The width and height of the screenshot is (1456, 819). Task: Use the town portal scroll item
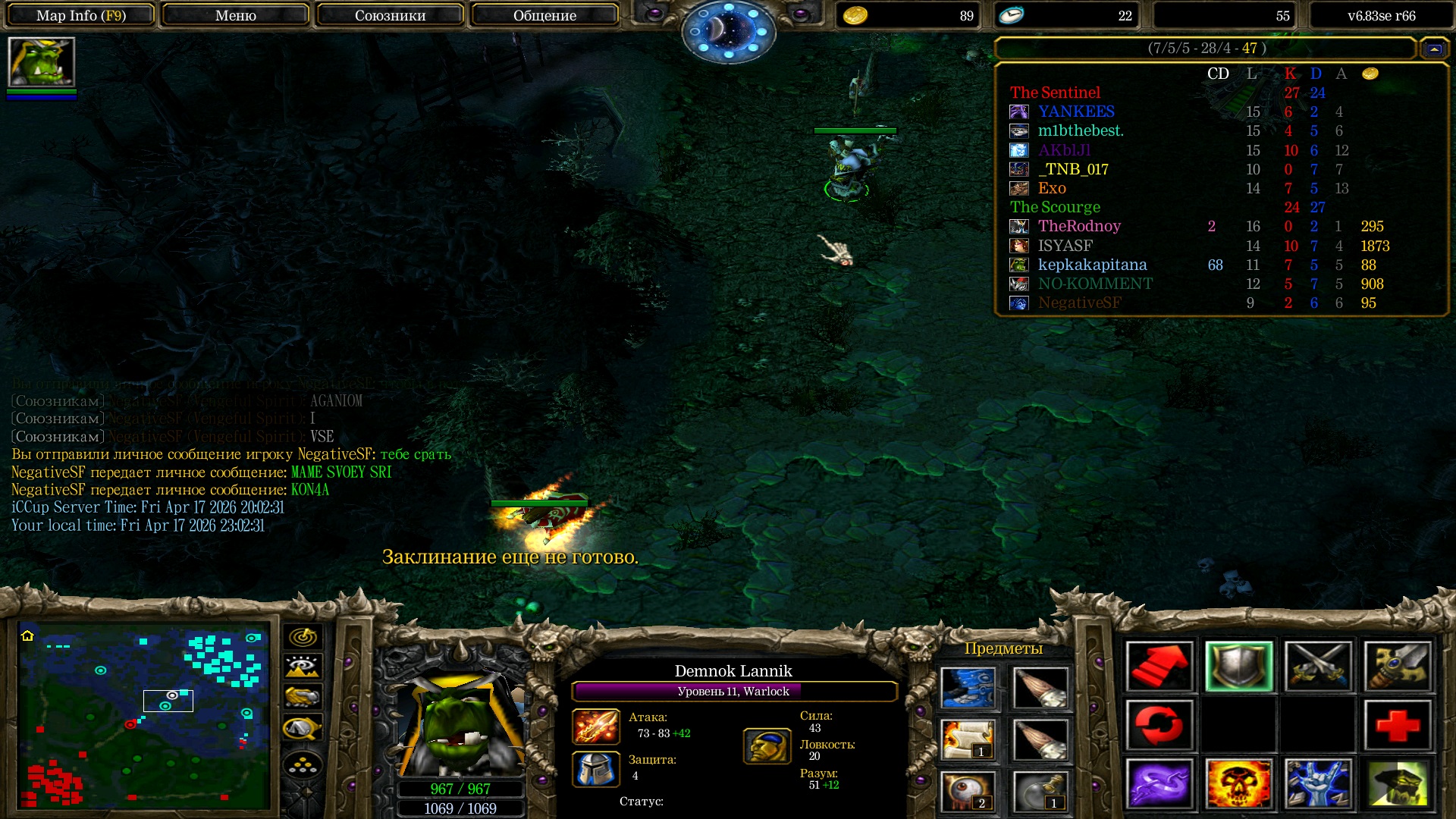pyautogui.click(x=968, y=739)
